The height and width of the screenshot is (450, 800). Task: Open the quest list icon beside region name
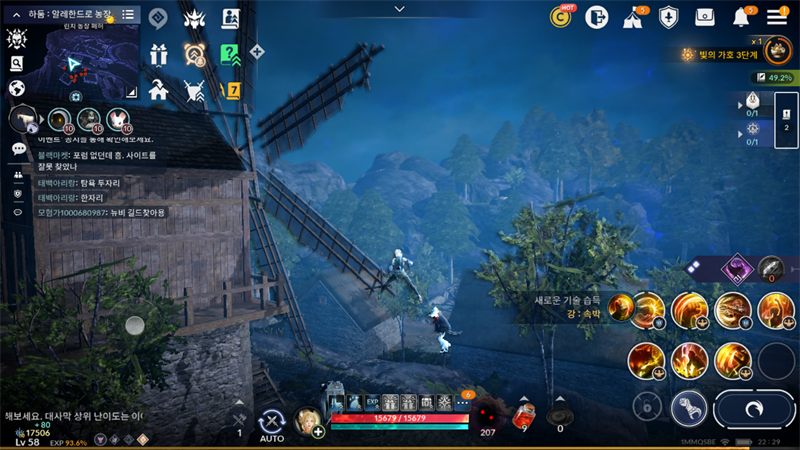coord(128,15)
